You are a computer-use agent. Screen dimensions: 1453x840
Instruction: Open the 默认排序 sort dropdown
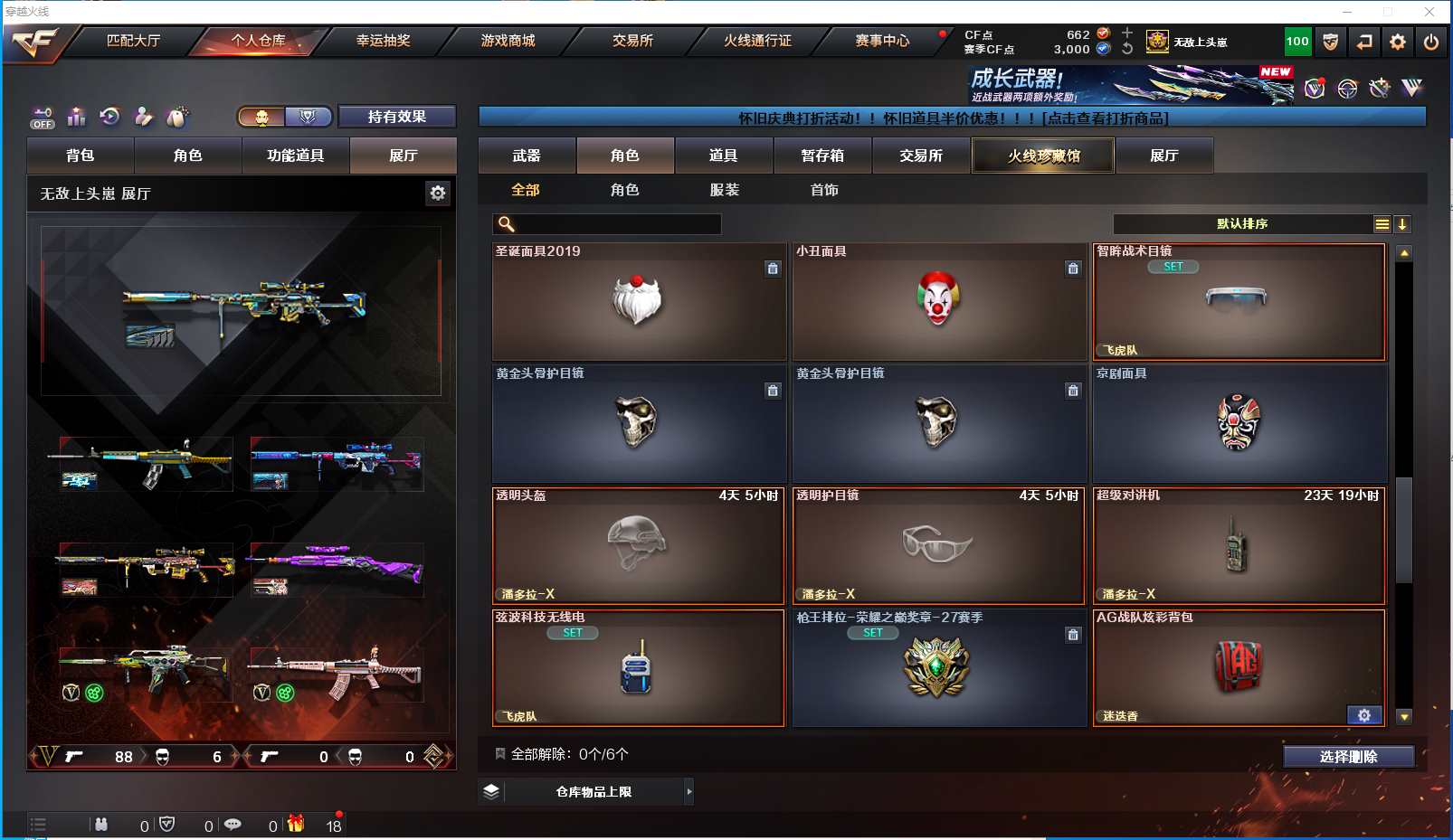[x=1243, y=224]
